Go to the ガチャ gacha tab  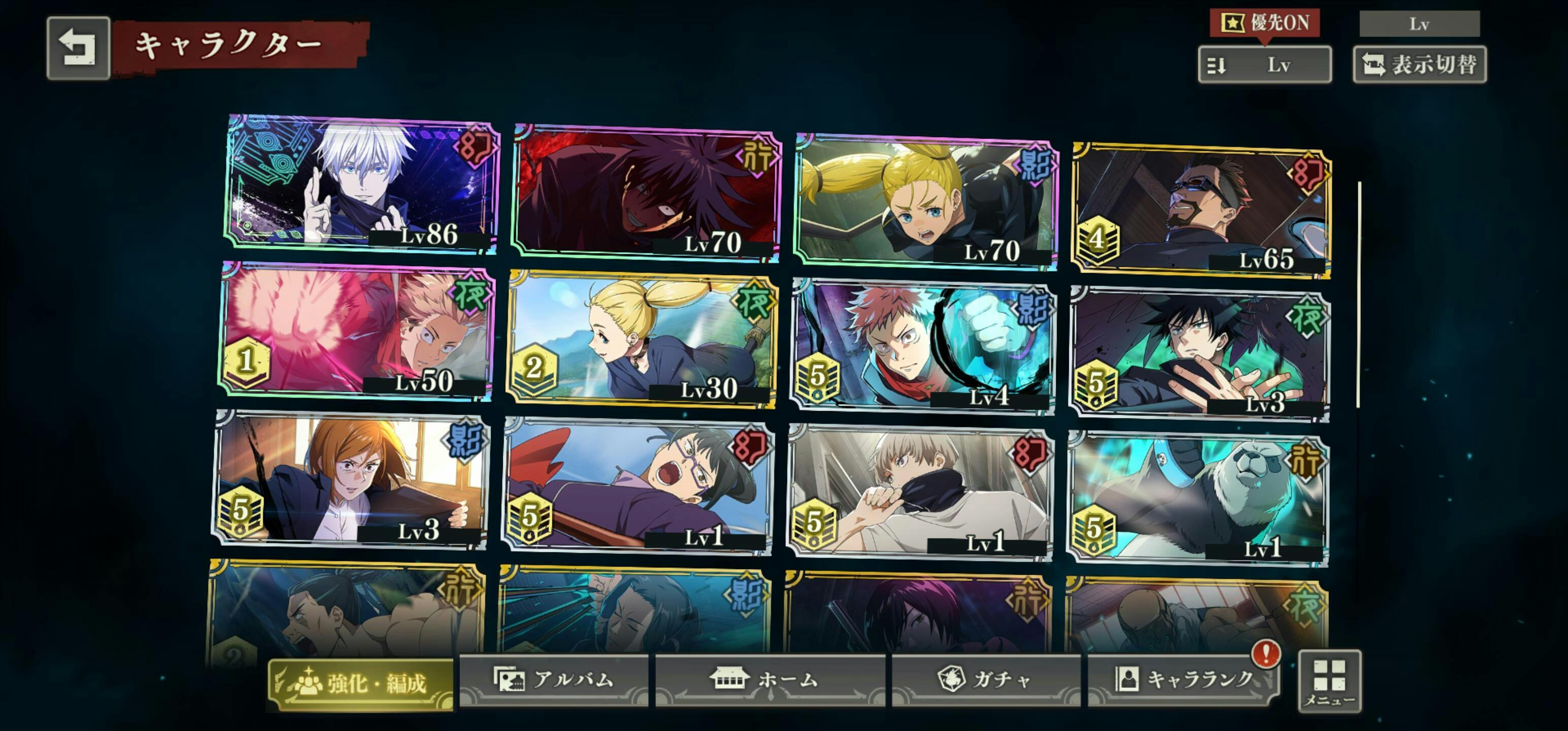tap(986, 680)
